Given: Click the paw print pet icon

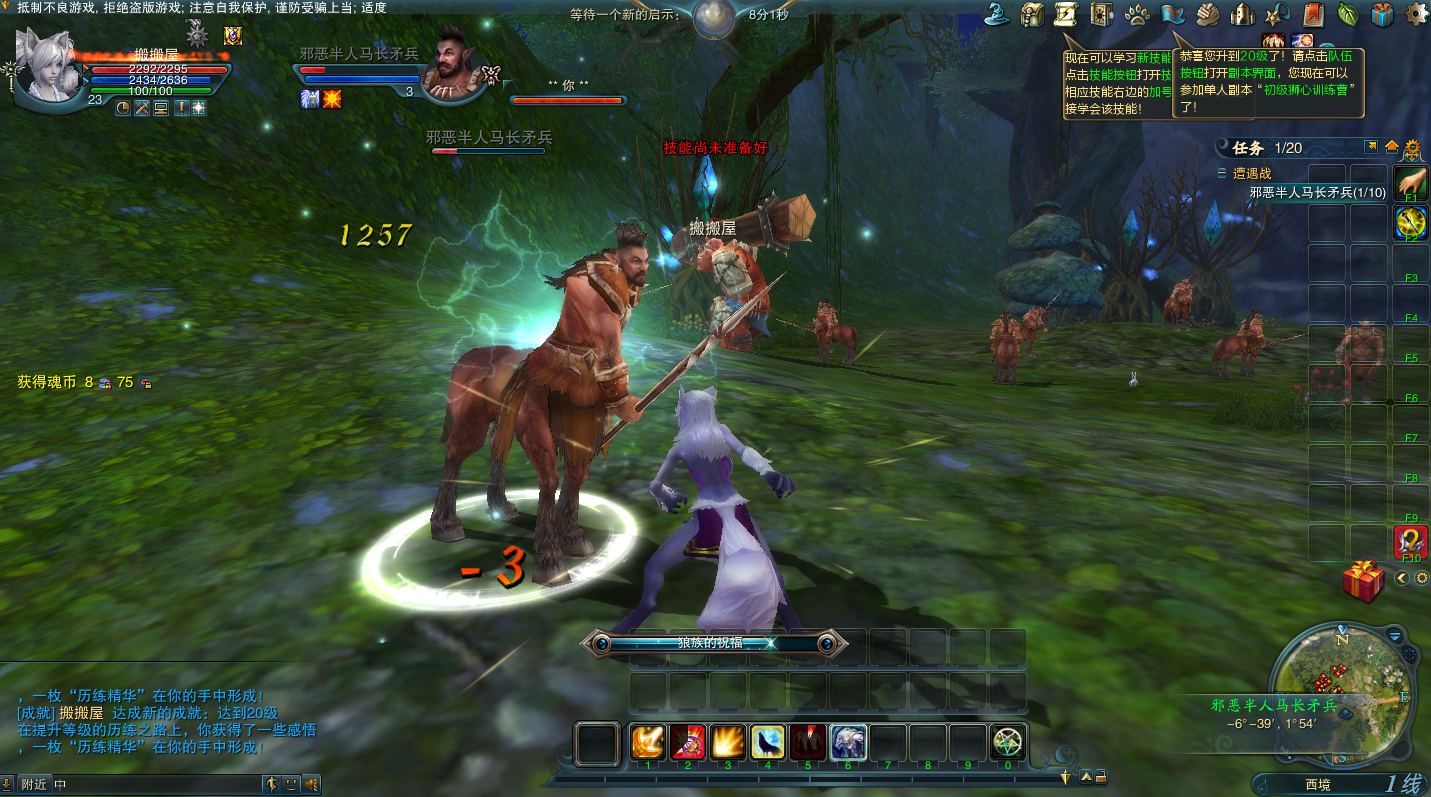Looking at the screenshot, I should 1137,14.
